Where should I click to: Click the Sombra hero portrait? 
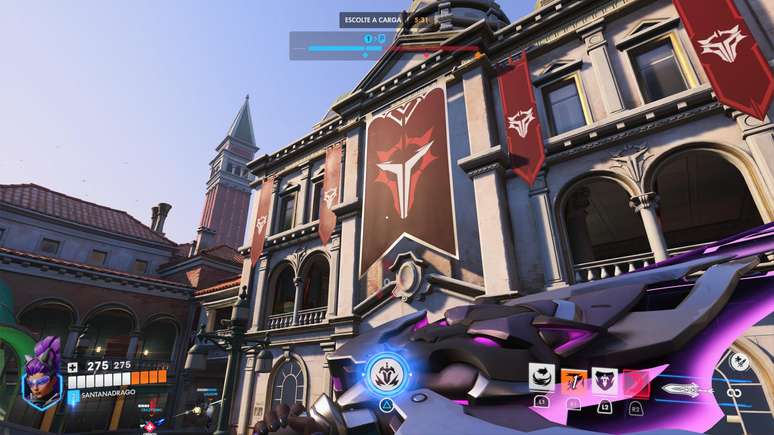click(x=44, y=374)
